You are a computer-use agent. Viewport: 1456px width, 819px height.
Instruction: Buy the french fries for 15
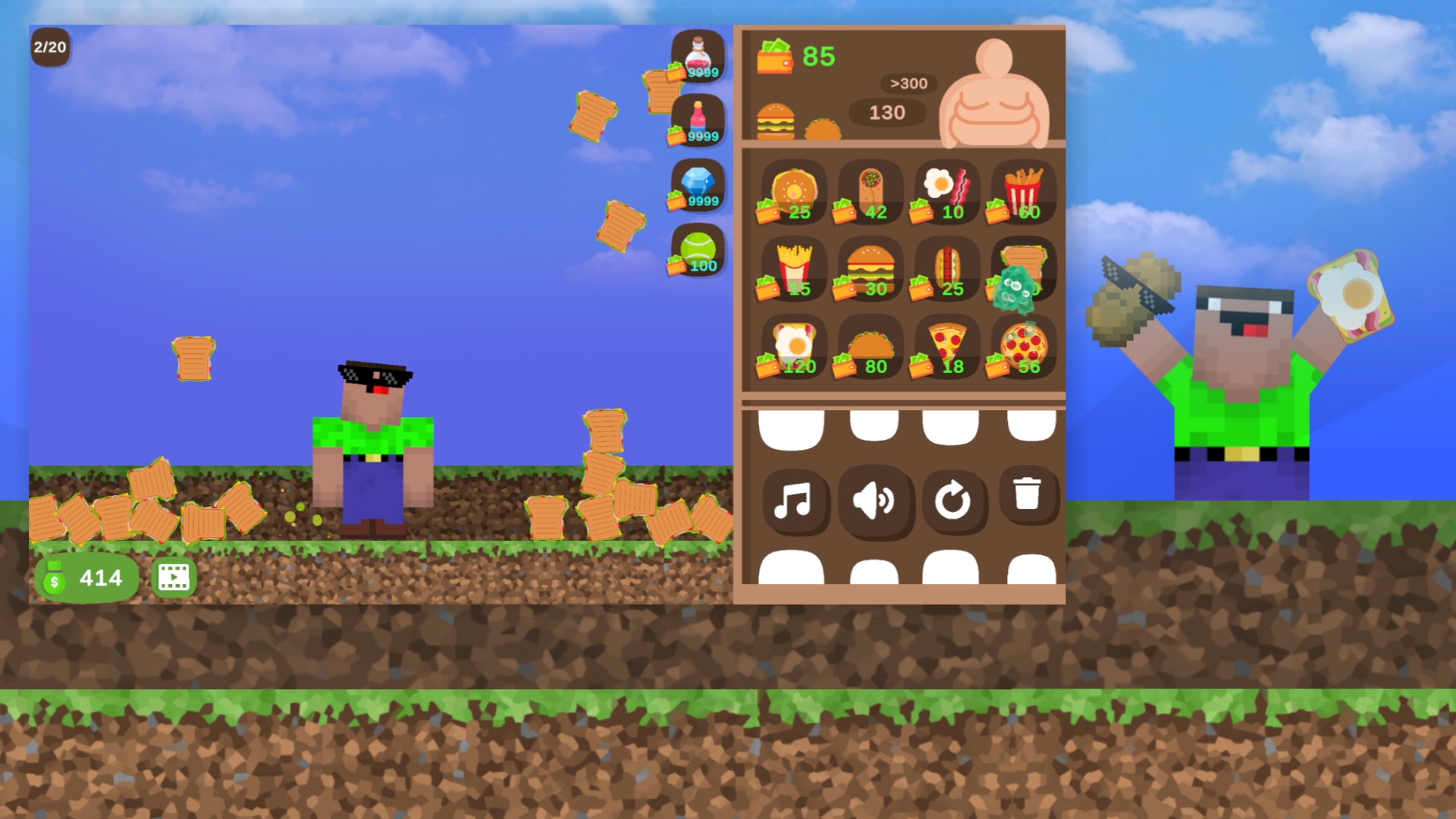coord(793,268)
